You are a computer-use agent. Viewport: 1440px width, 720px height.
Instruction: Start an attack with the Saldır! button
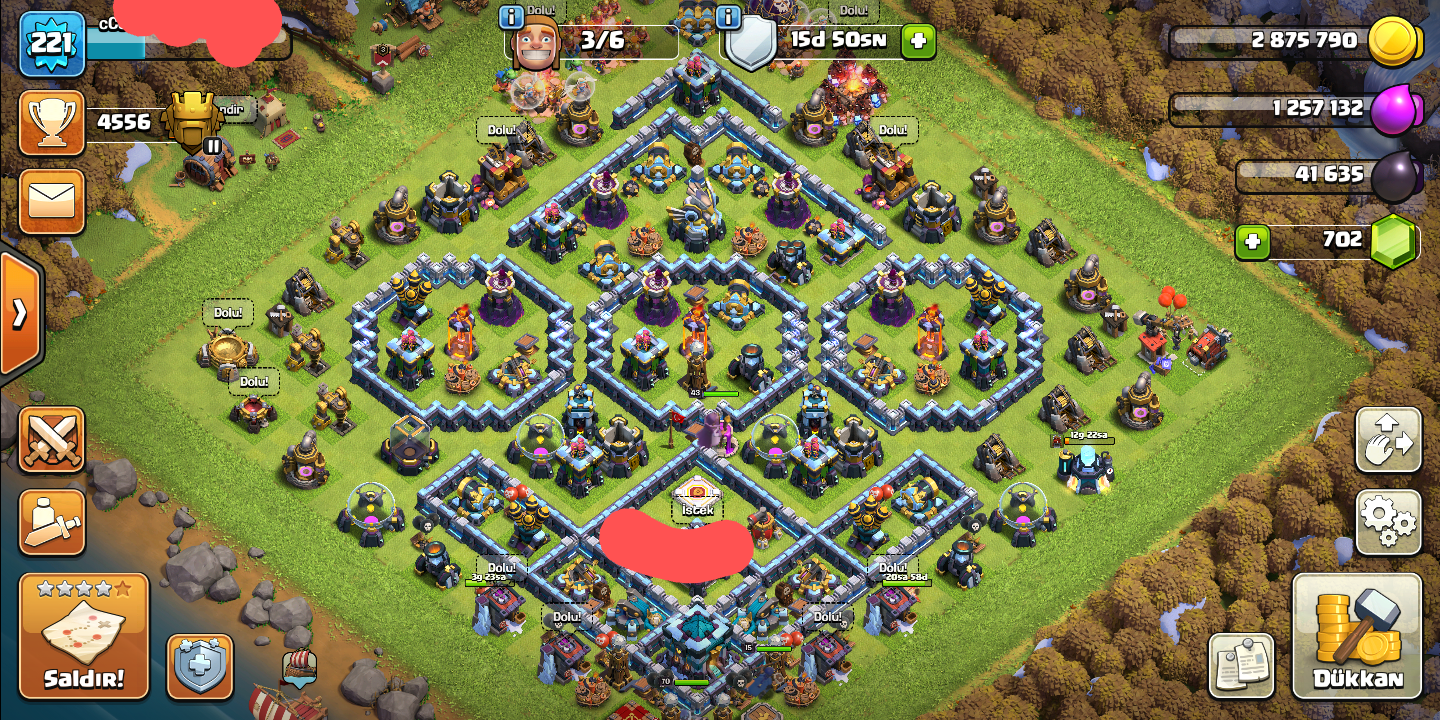coord(84,636)
